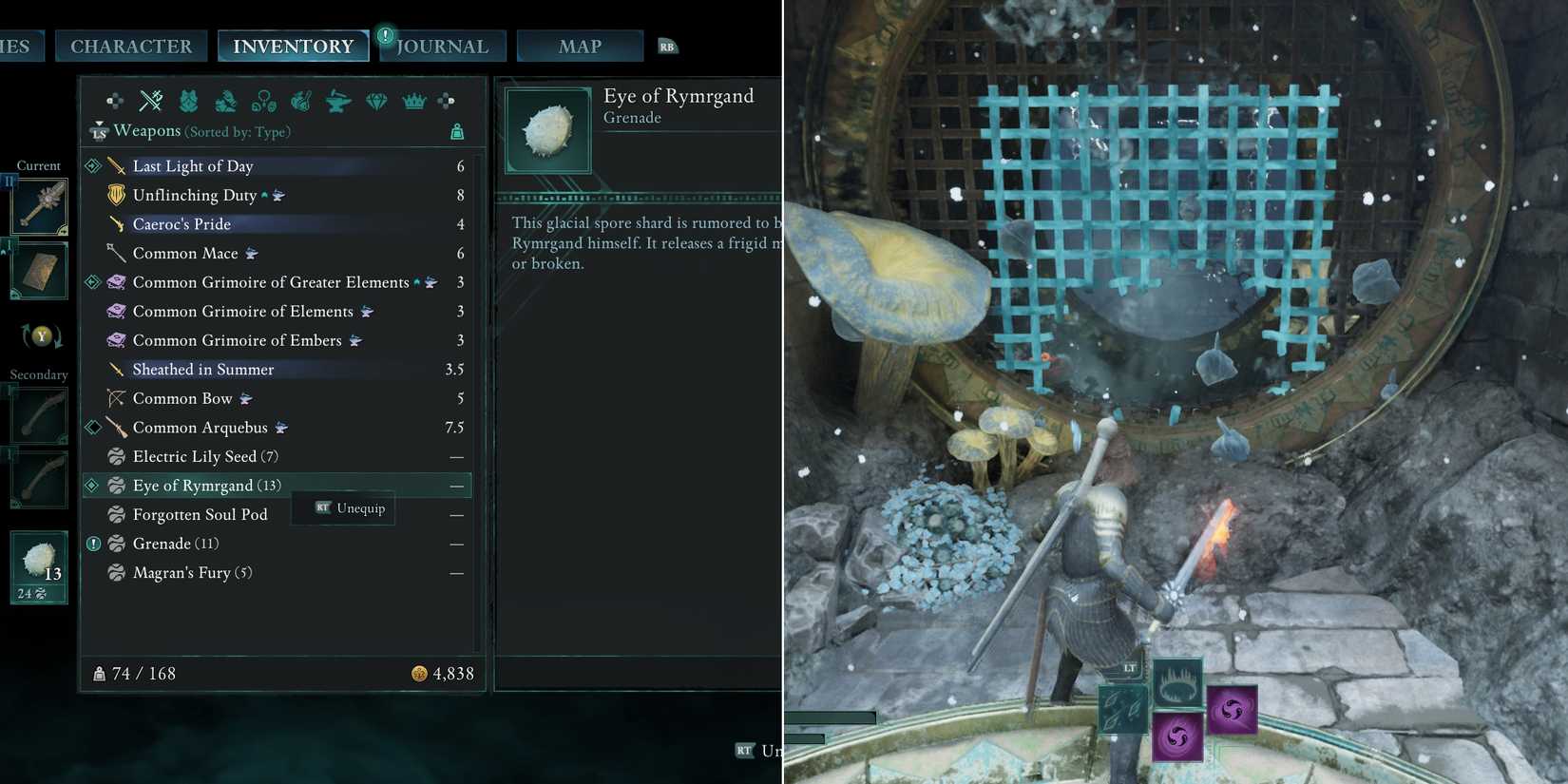This screenshot has height=784, width=1568.
Task: Select the food and drink category icon
Action: tap(302, 101)
